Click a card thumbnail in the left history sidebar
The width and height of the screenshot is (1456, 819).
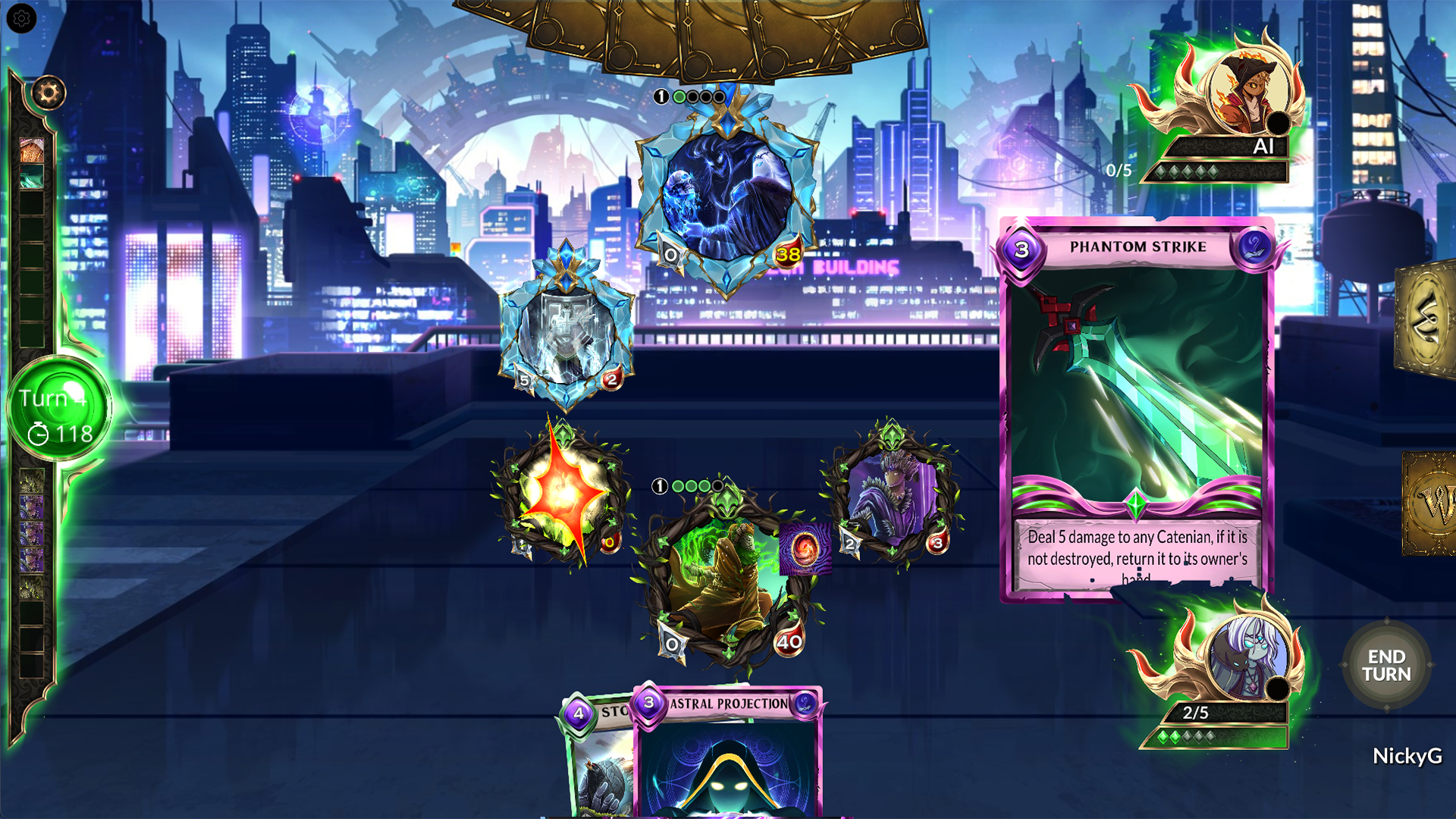point(33,152)
